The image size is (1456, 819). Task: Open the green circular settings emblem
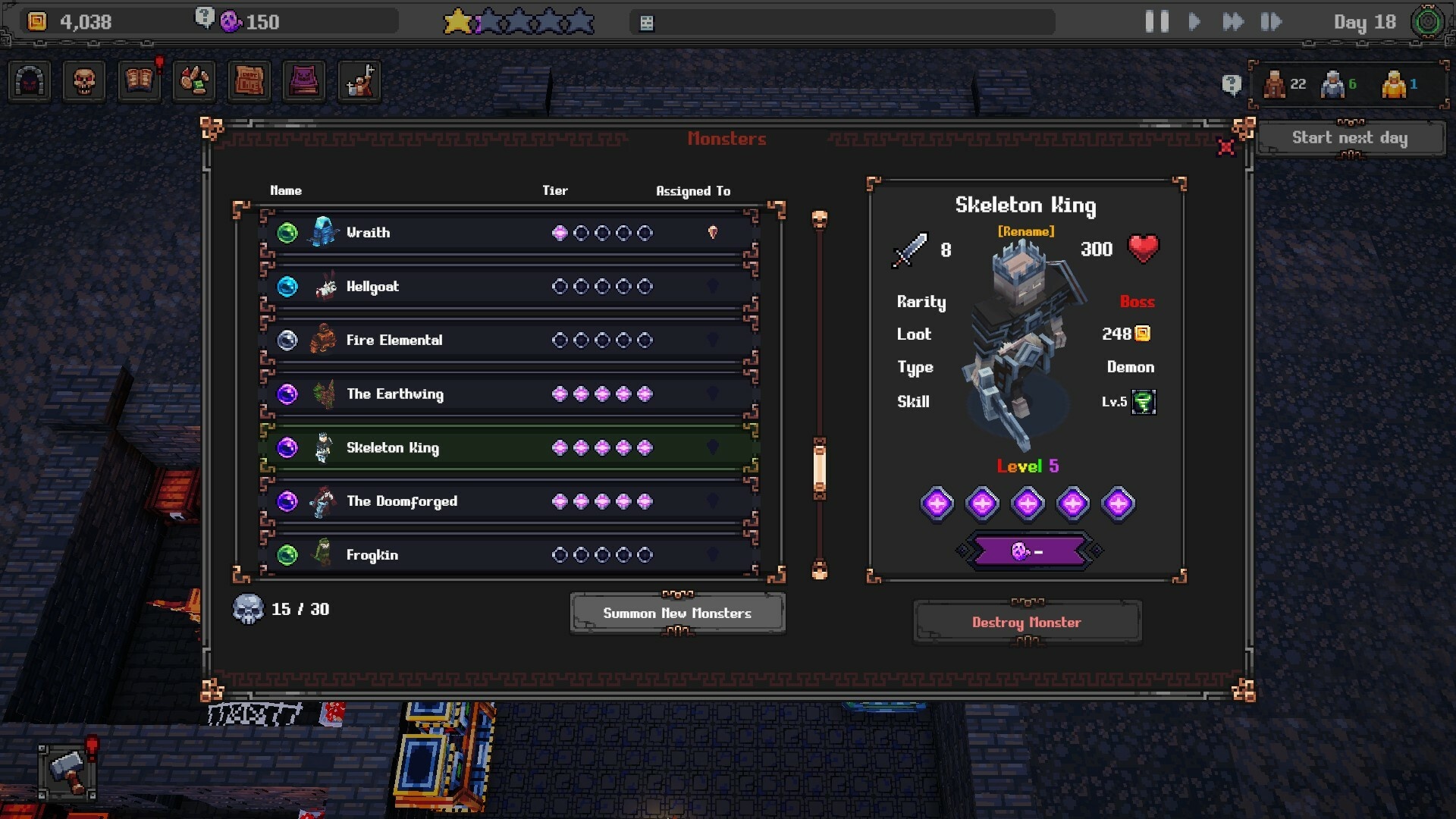coord(1428,22)
